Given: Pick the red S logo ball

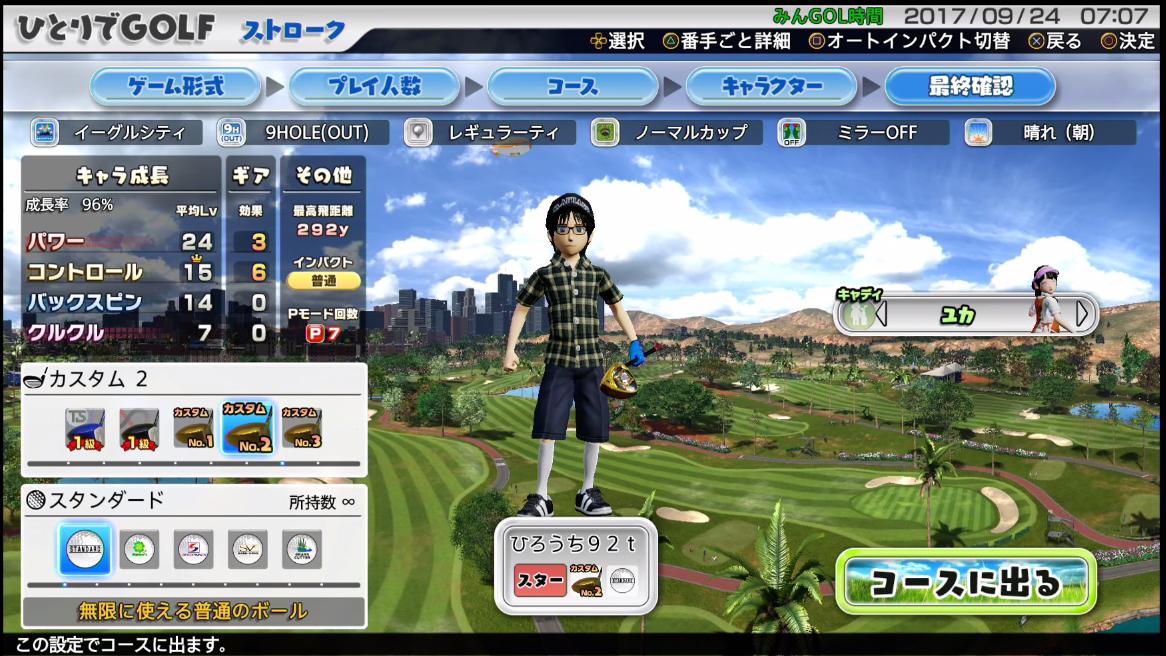Looking at the screenshot, I should pyautogui.click(x=193, y=549).
